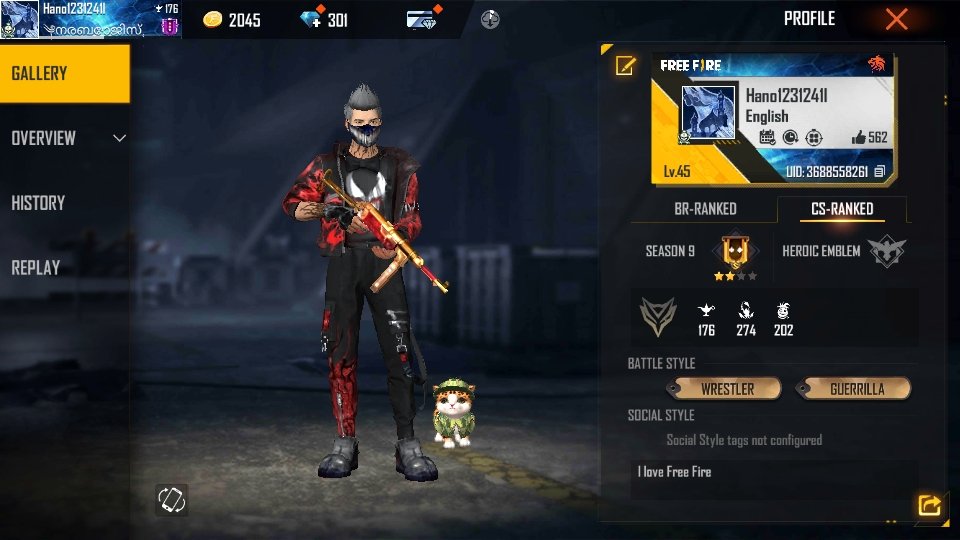Open the share button at bottom right
Screen dimensions: 960x540
pos(929,506)
